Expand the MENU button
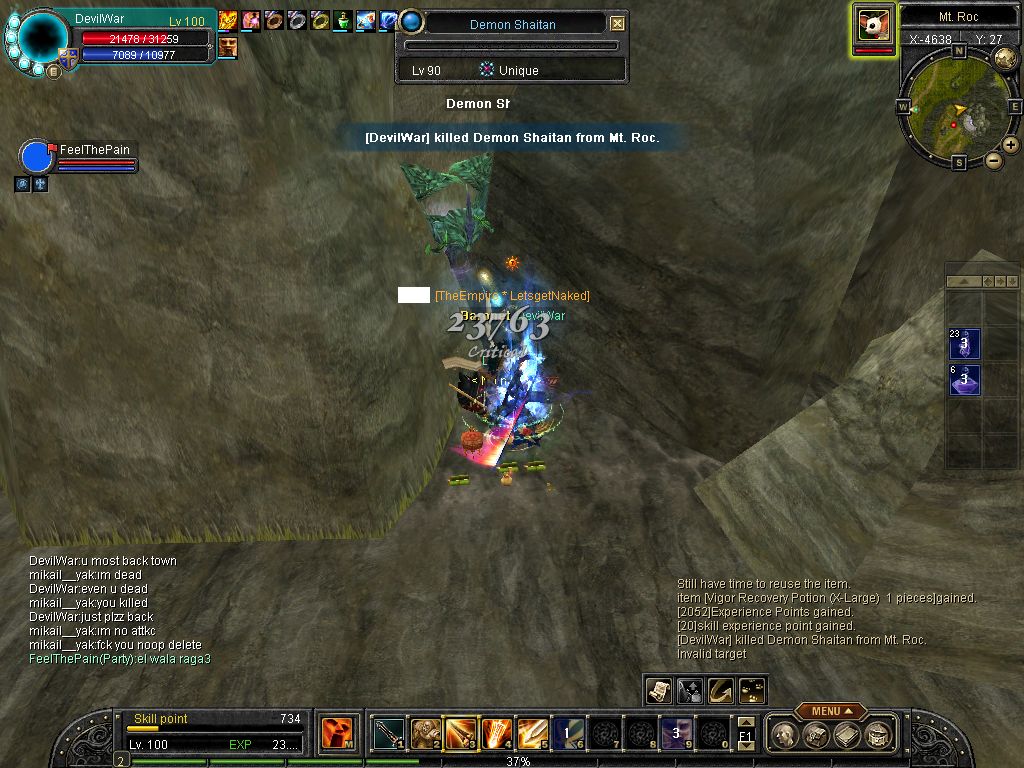This screenshot has width=1024, height=768. 830,711
